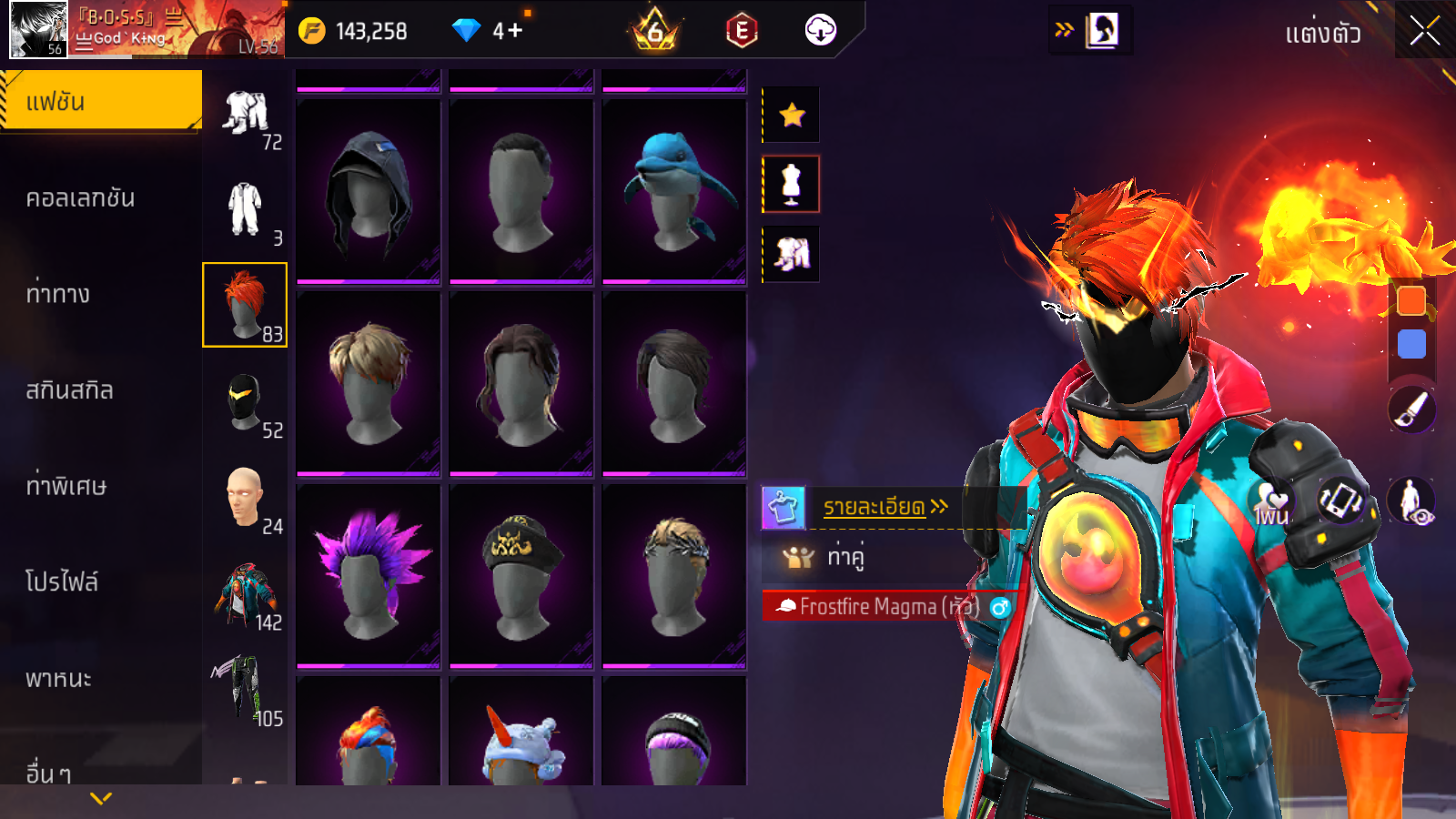Open the paintbrush customization tool

1411,409
